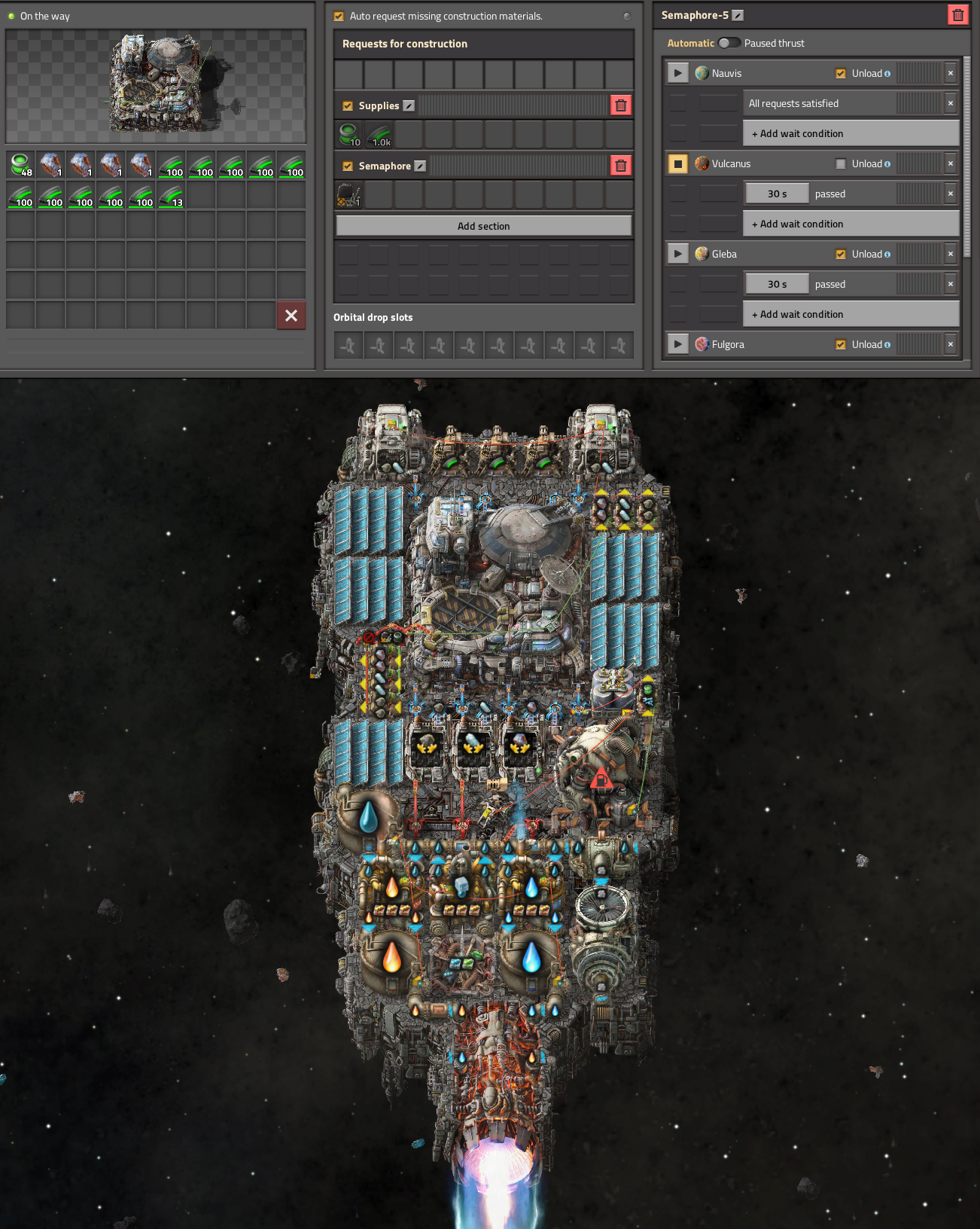Viewport: 980px width, 1229px height.
Task: Toggle auto request missing construction materials
Action: [x=339, y=16]
